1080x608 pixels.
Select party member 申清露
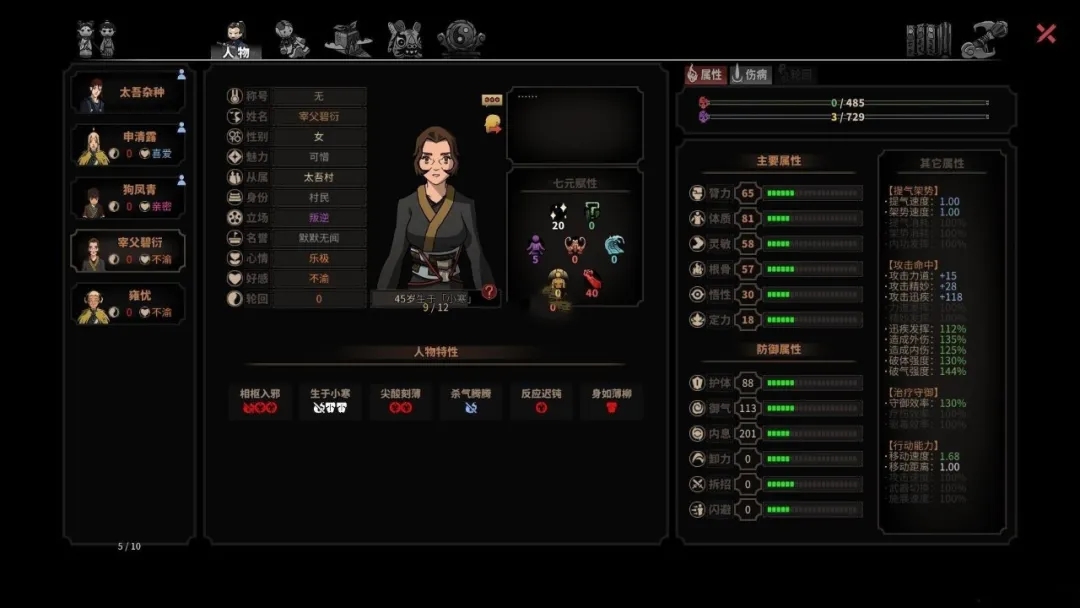pos(128,145)
